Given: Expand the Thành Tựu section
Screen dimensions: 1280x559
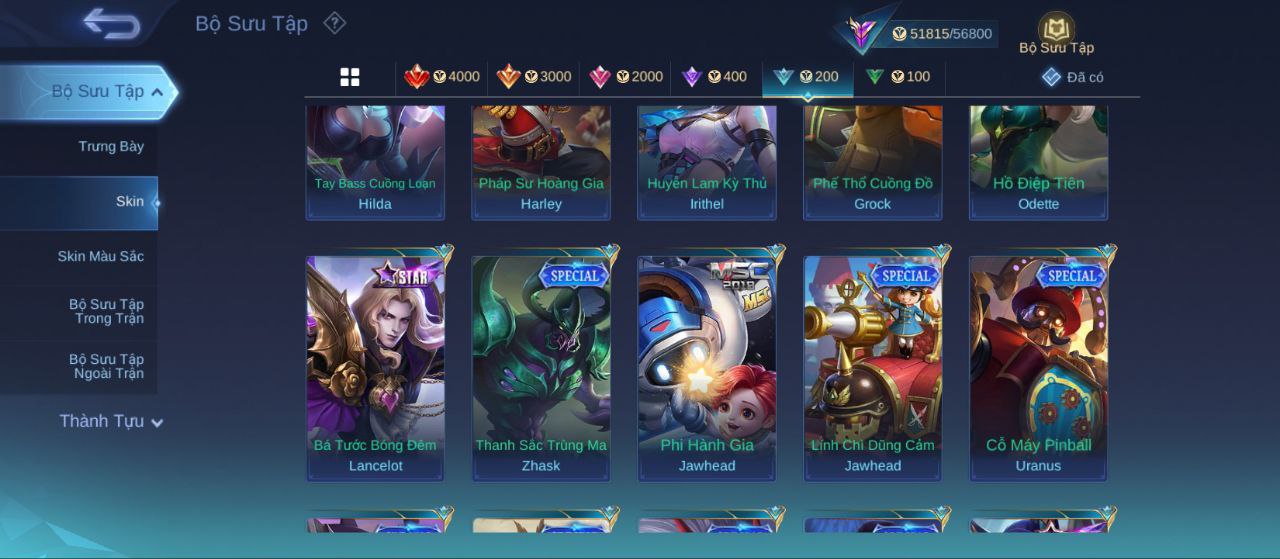Looking at the screenshot, I should [x=110, y=422].
